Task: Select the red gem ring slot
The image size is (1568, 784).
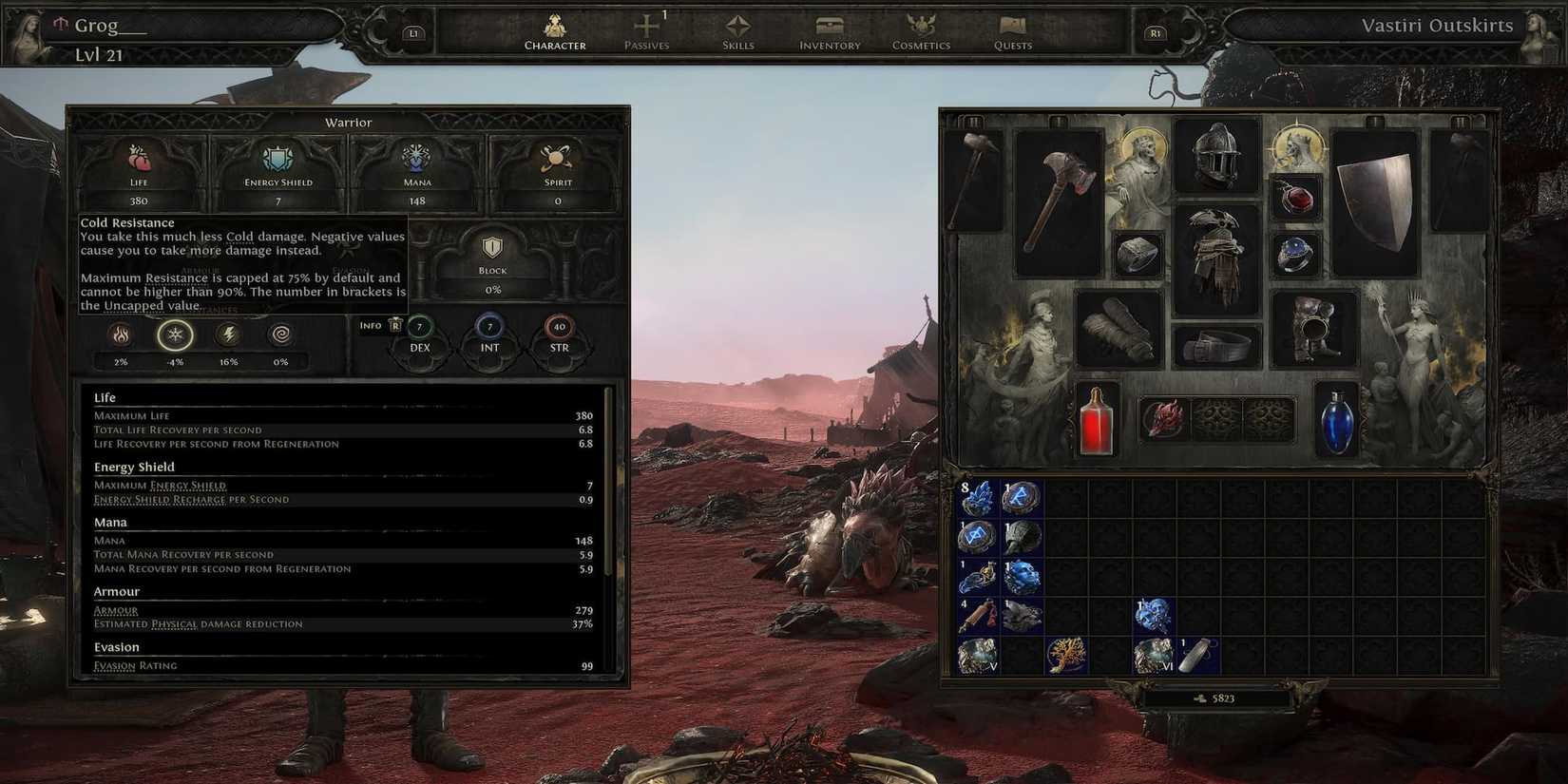Action: (x=1298, y=199)
